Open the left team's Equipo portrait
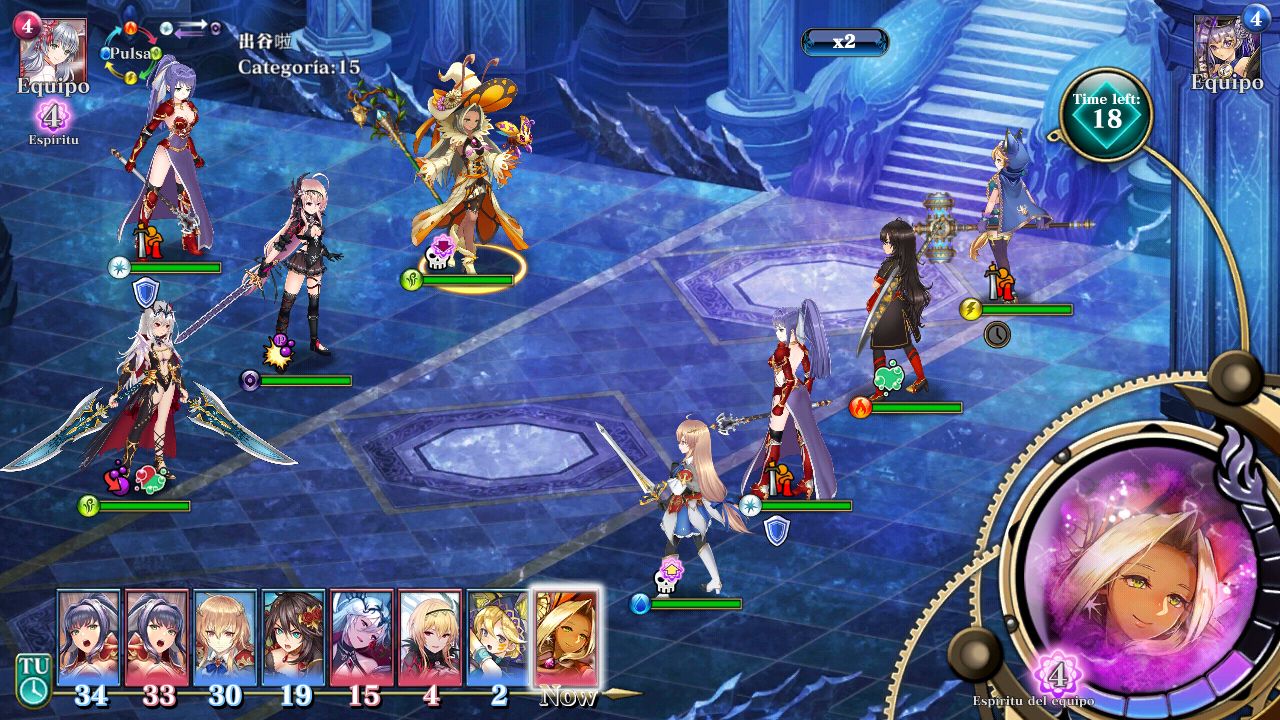 point(53,50)
